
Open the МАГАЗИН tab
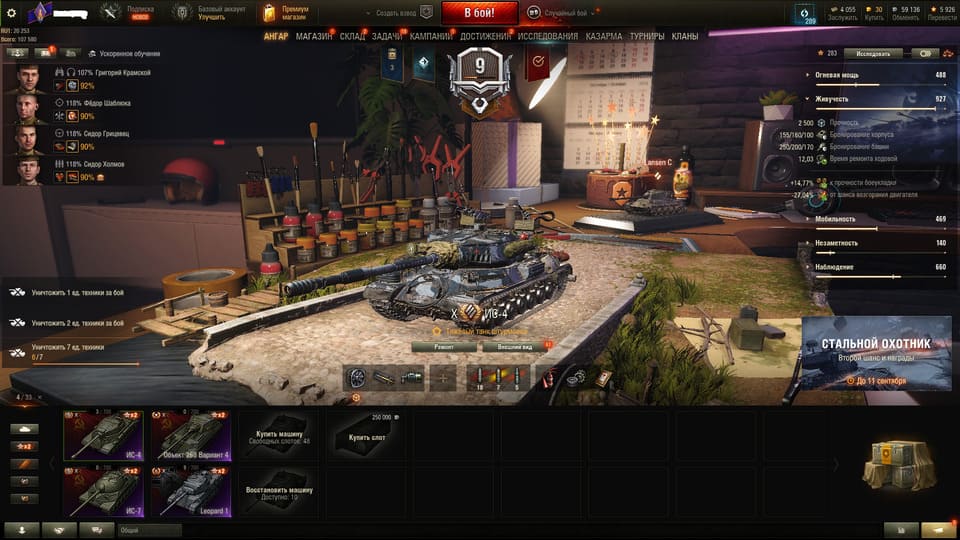(314, 37)
